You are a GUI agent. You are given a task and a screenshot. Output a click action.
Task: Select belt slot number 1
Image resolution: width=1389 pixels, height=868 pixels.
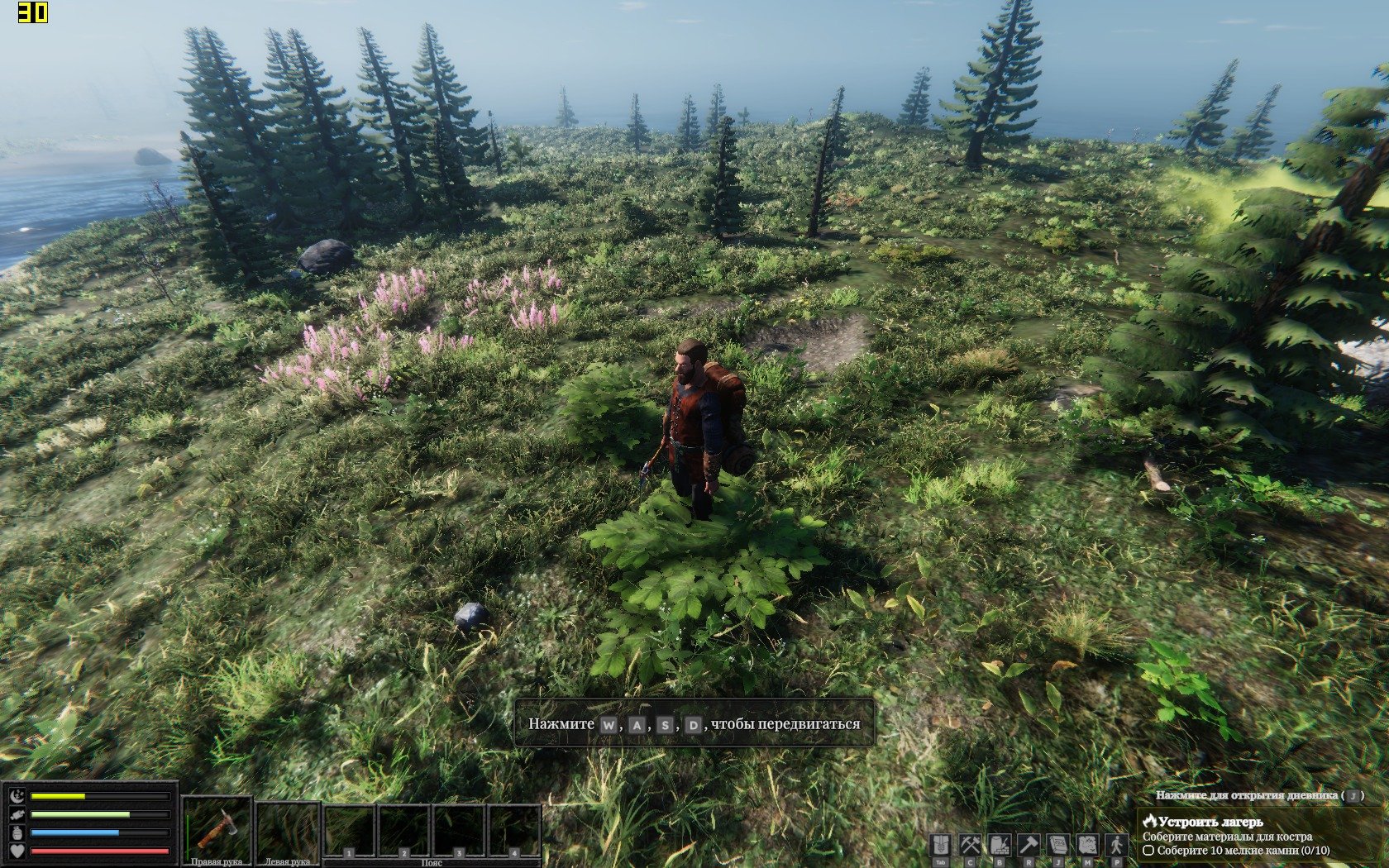[349, 831]
